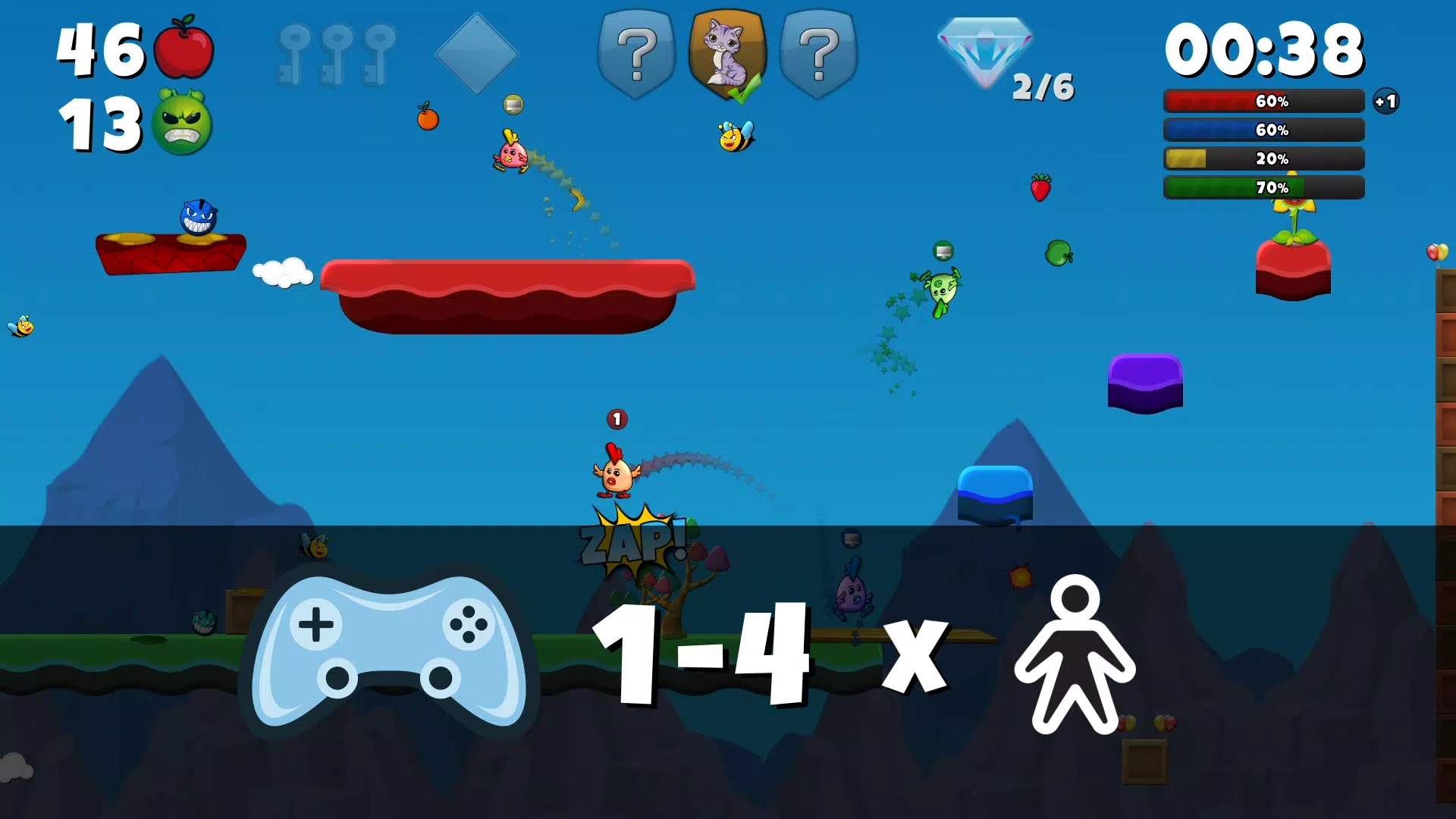The image size is (1456, 819).
Task: Open the rightmost question mark mystery shield
Action: (819, 53)
